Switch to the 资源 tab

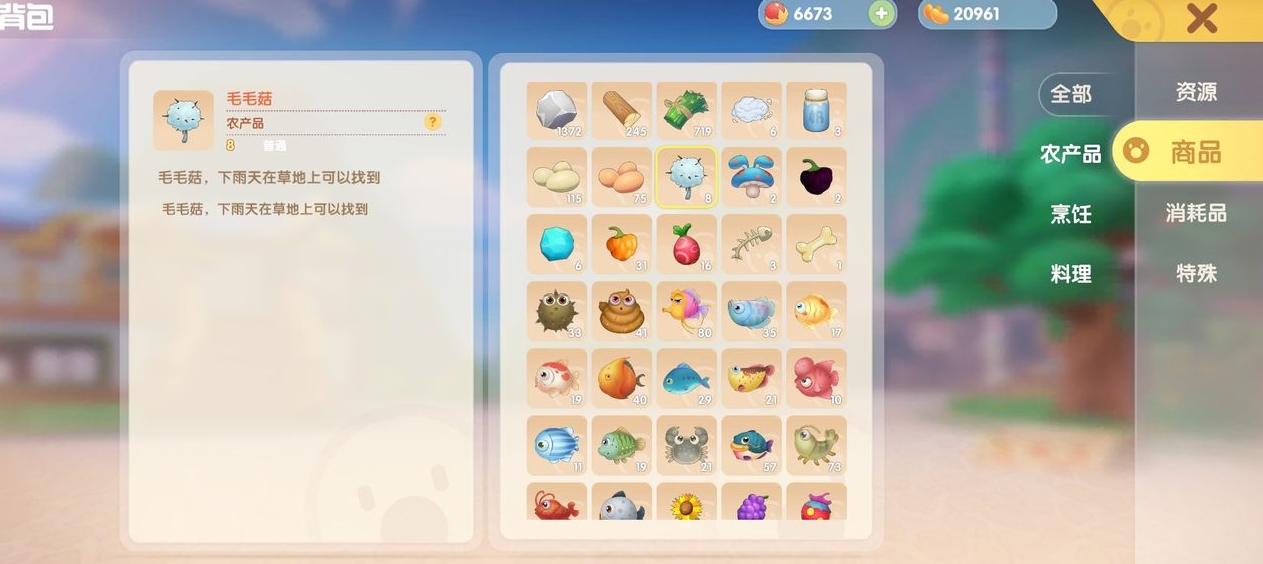(x=1196, y=92)
